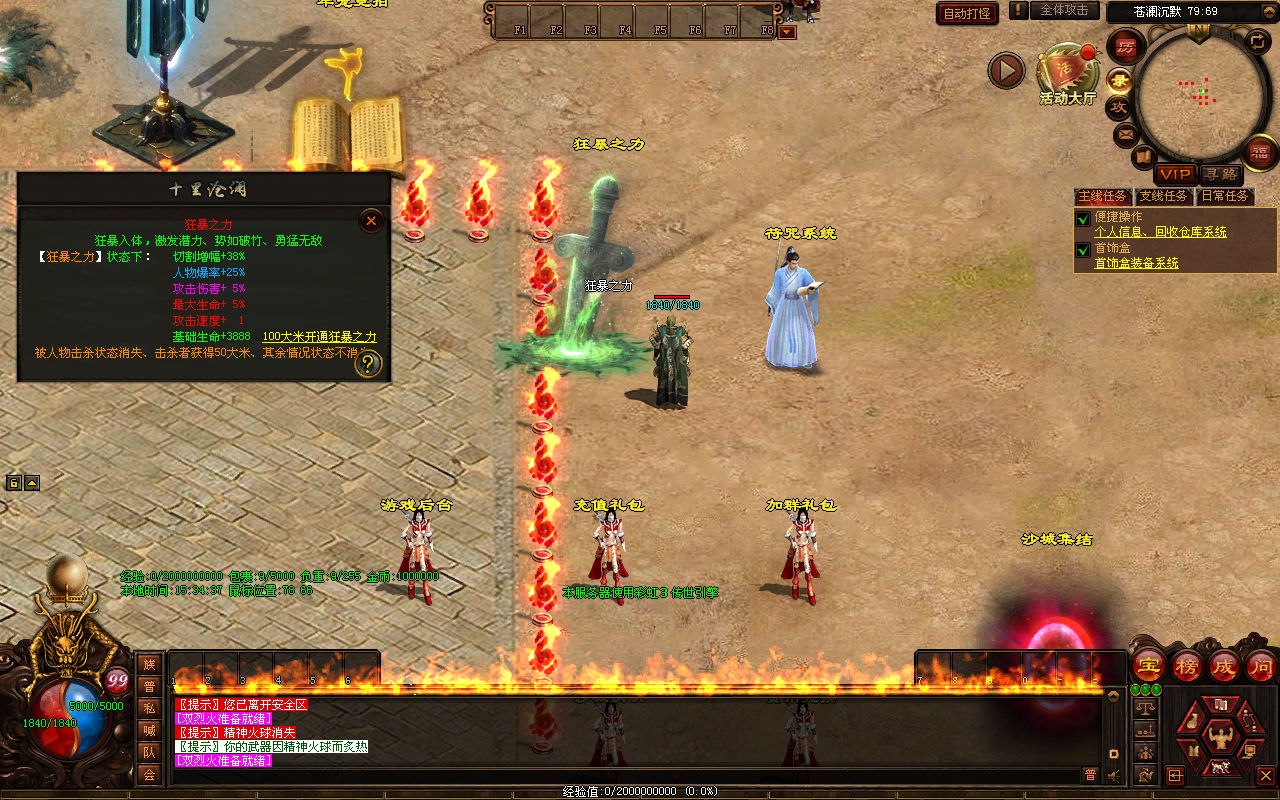Click the 100大米开通狂暴之力 link
Viewport: 1280px width, 800px height.
coord(319,337)
